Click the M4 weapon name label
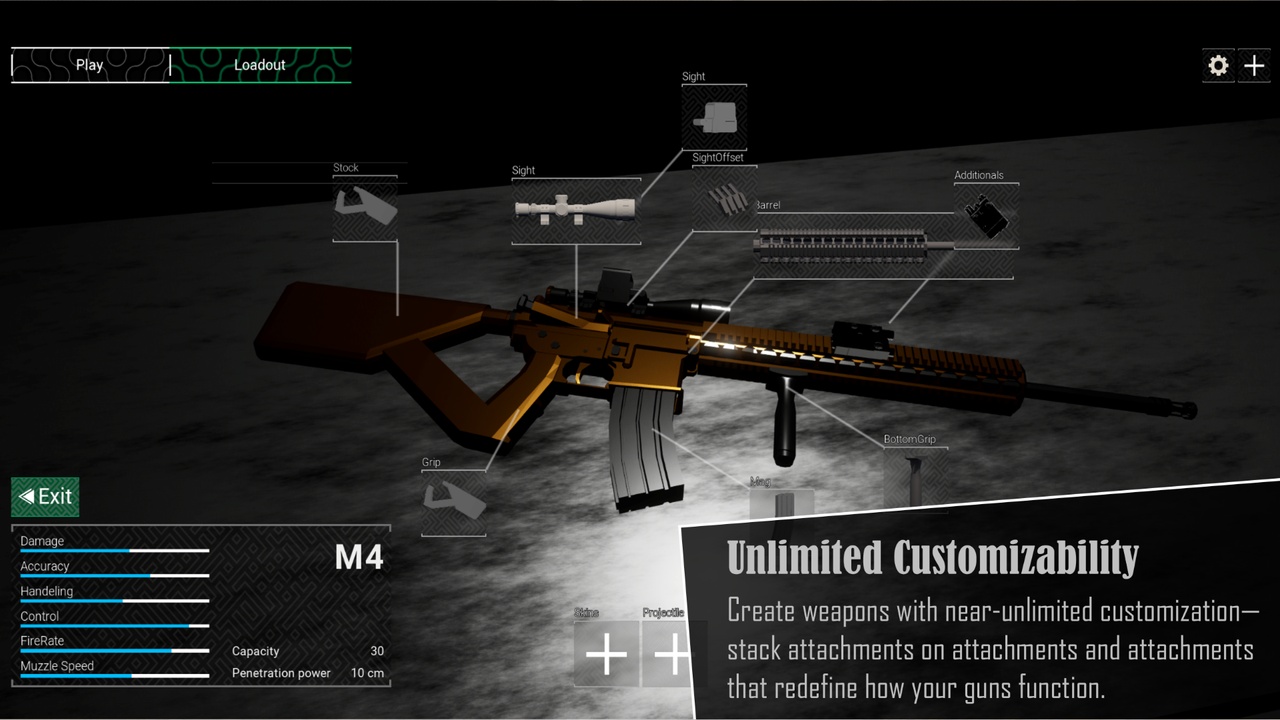This screenshot has width=1280, height=720. tap(358, 558)
